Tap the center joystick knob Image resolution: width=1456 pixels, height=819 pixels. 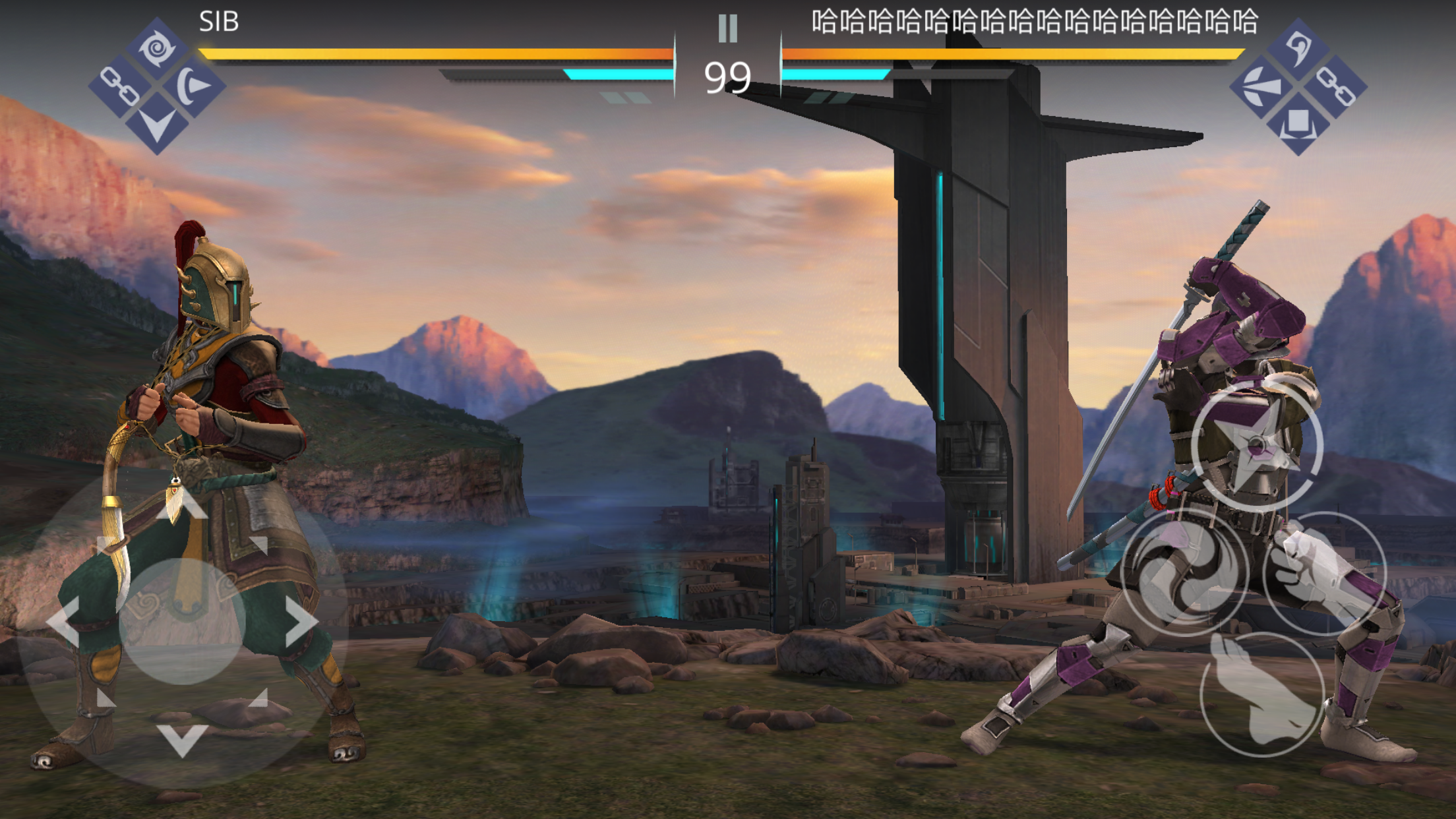click(183, 621)
